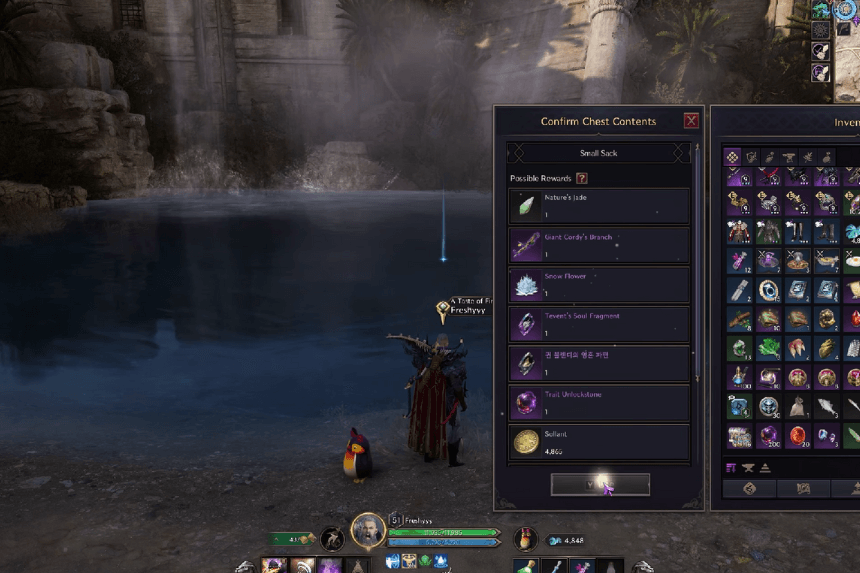
Task: Choose the Snow Flower reward row
Action: click(x=599, y=284)
